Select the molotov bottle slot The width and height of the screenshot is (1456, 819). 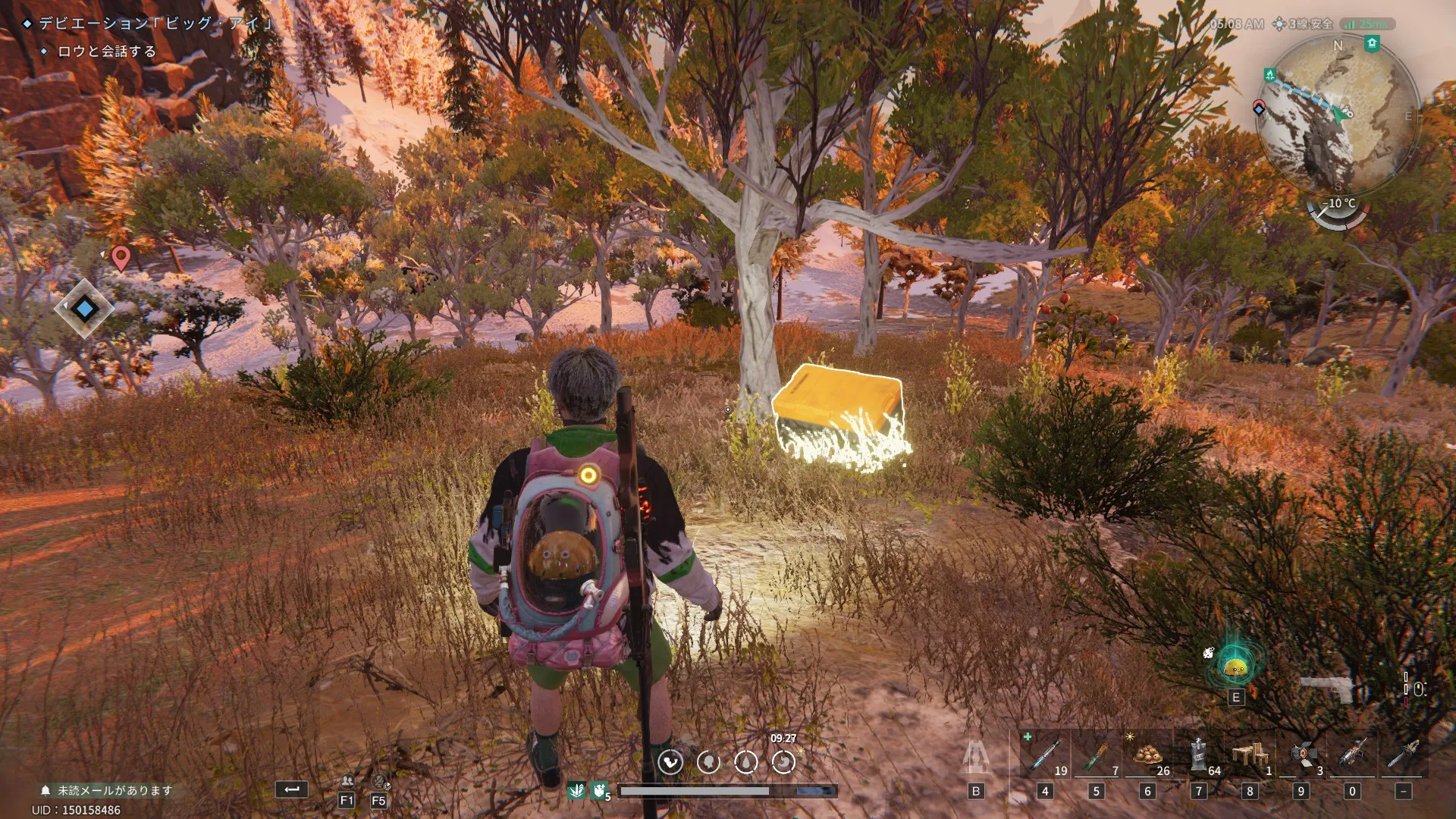coord(1096,755)
